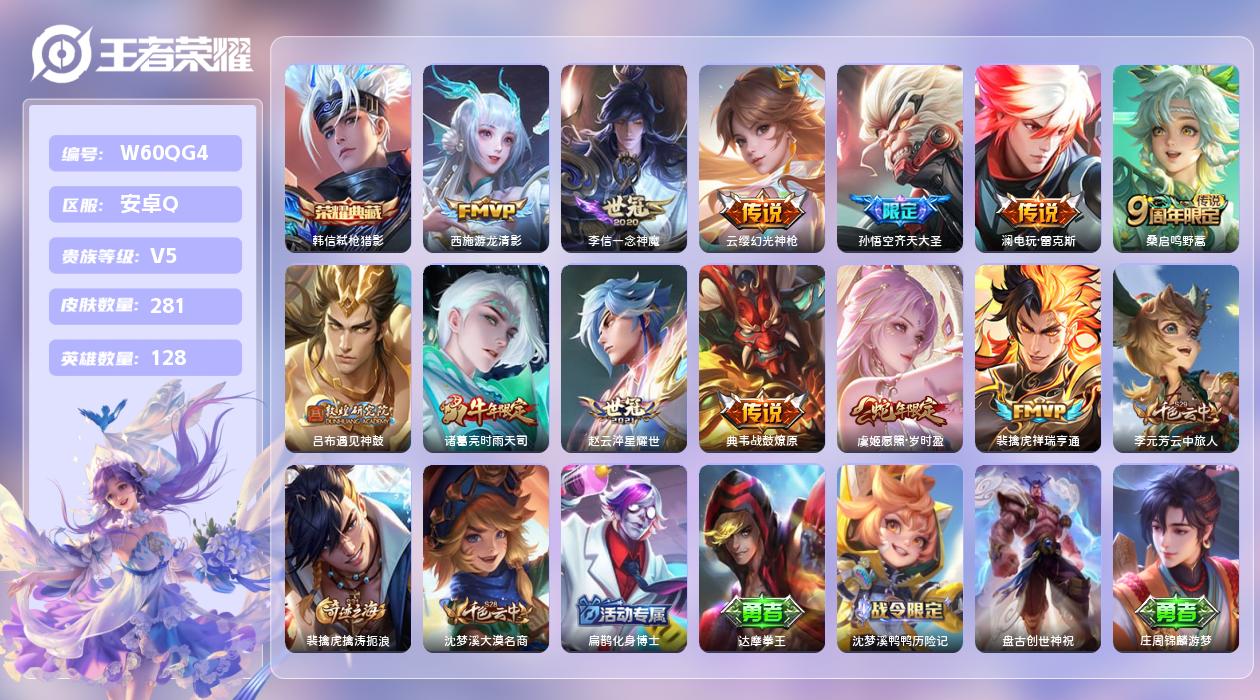
Task: Click the 赵云淬星耀世 skin card
Action: (624, 358)
